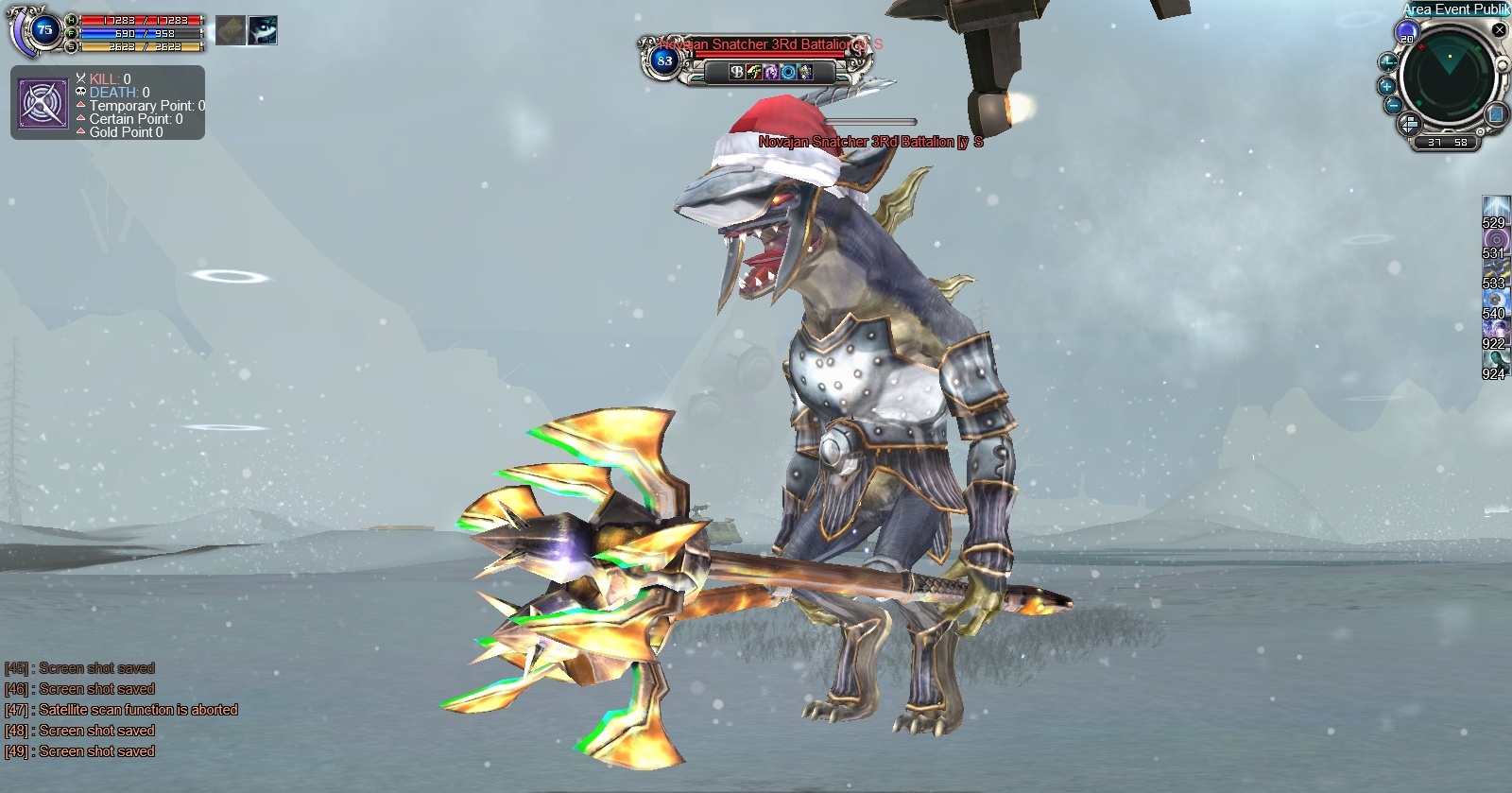Click the purple crossed-blades event icon
The image size is (1512, 793).
click(x=43, y=103)
